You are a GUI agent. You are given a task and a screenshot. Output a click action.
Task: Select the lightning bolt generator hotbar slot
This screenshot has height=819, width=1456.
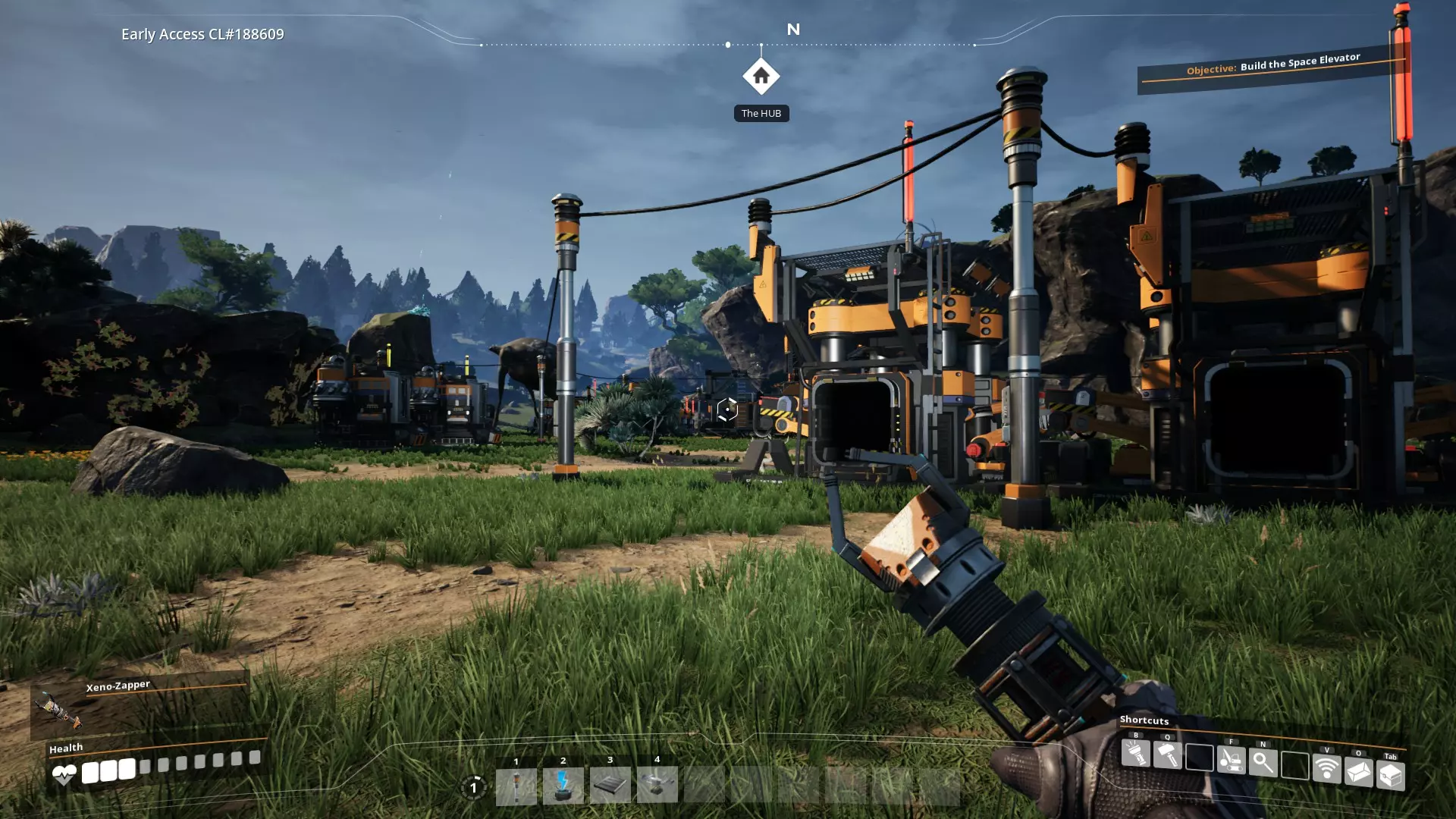click(x=563, y=786)
